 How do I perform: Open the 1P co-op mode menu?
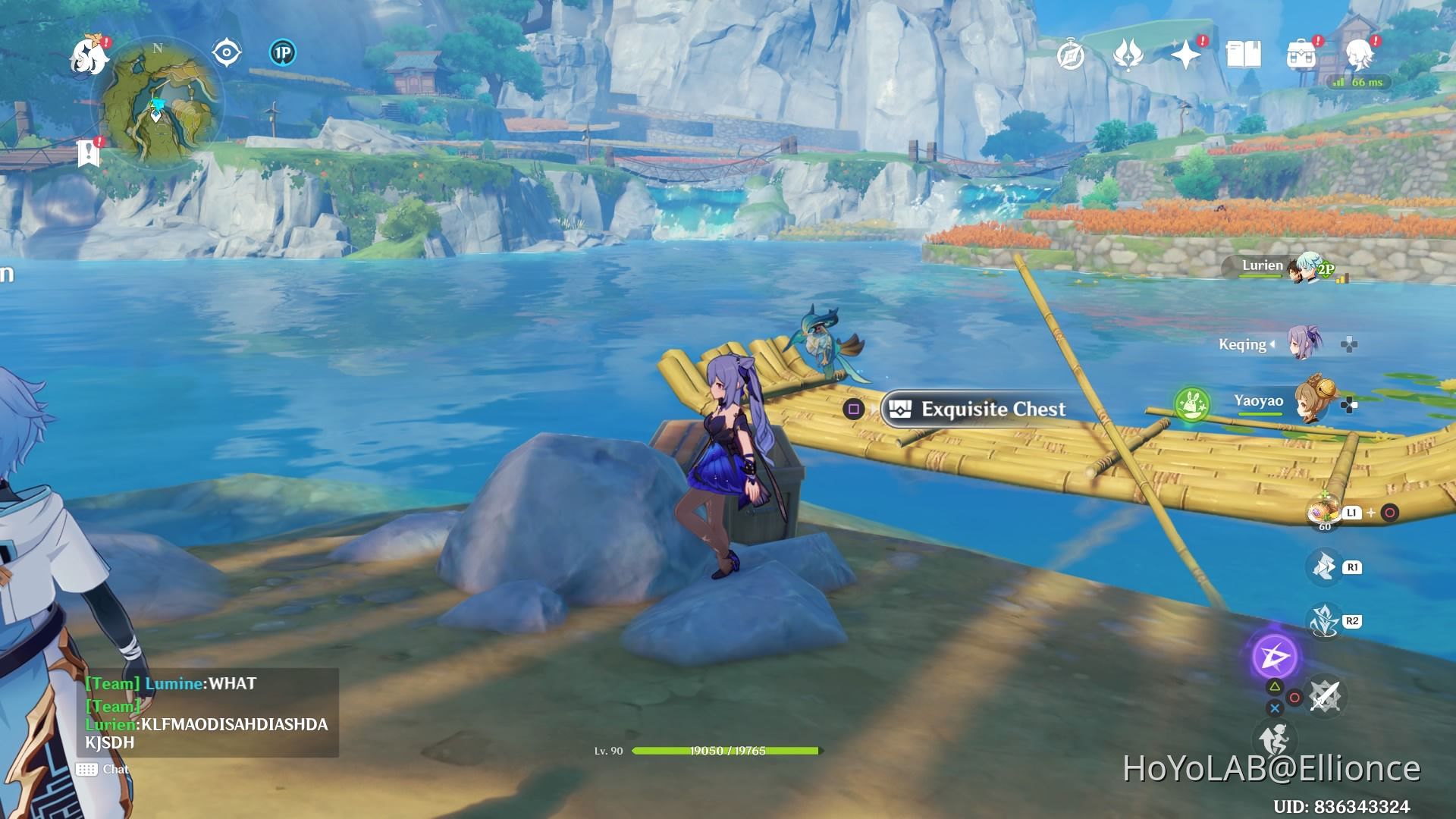(282, 53)
